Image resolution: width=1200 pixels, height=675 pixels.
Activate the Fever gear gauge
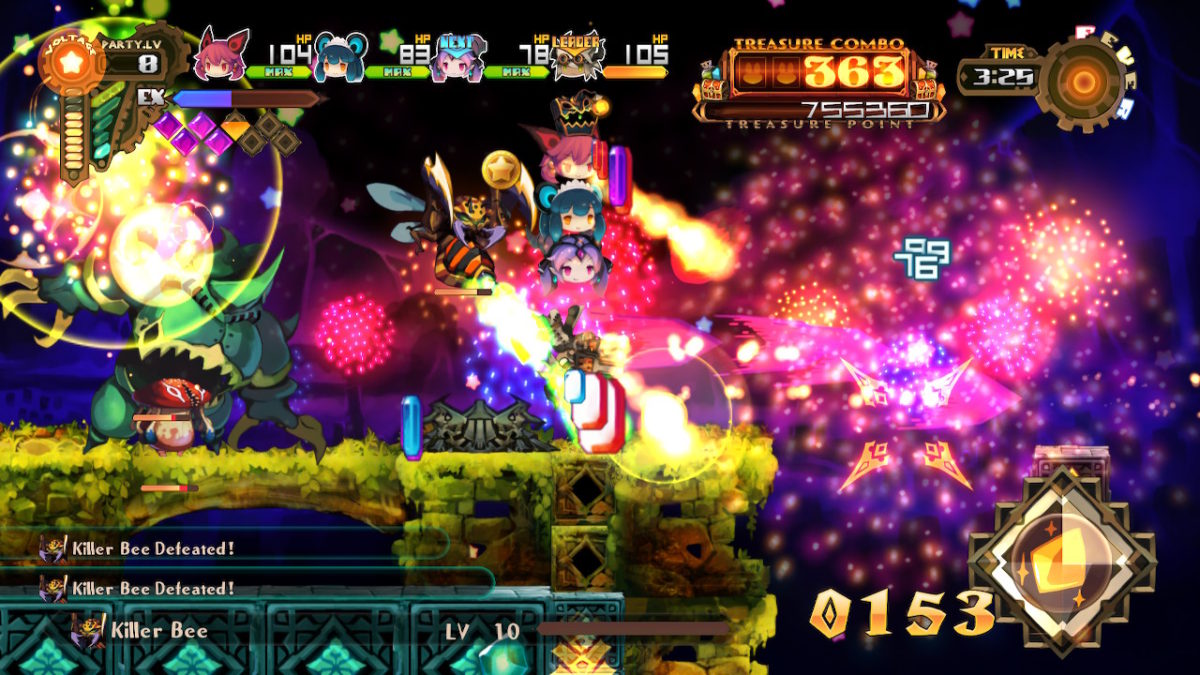pyautogui.click(x=1084, y=82)
